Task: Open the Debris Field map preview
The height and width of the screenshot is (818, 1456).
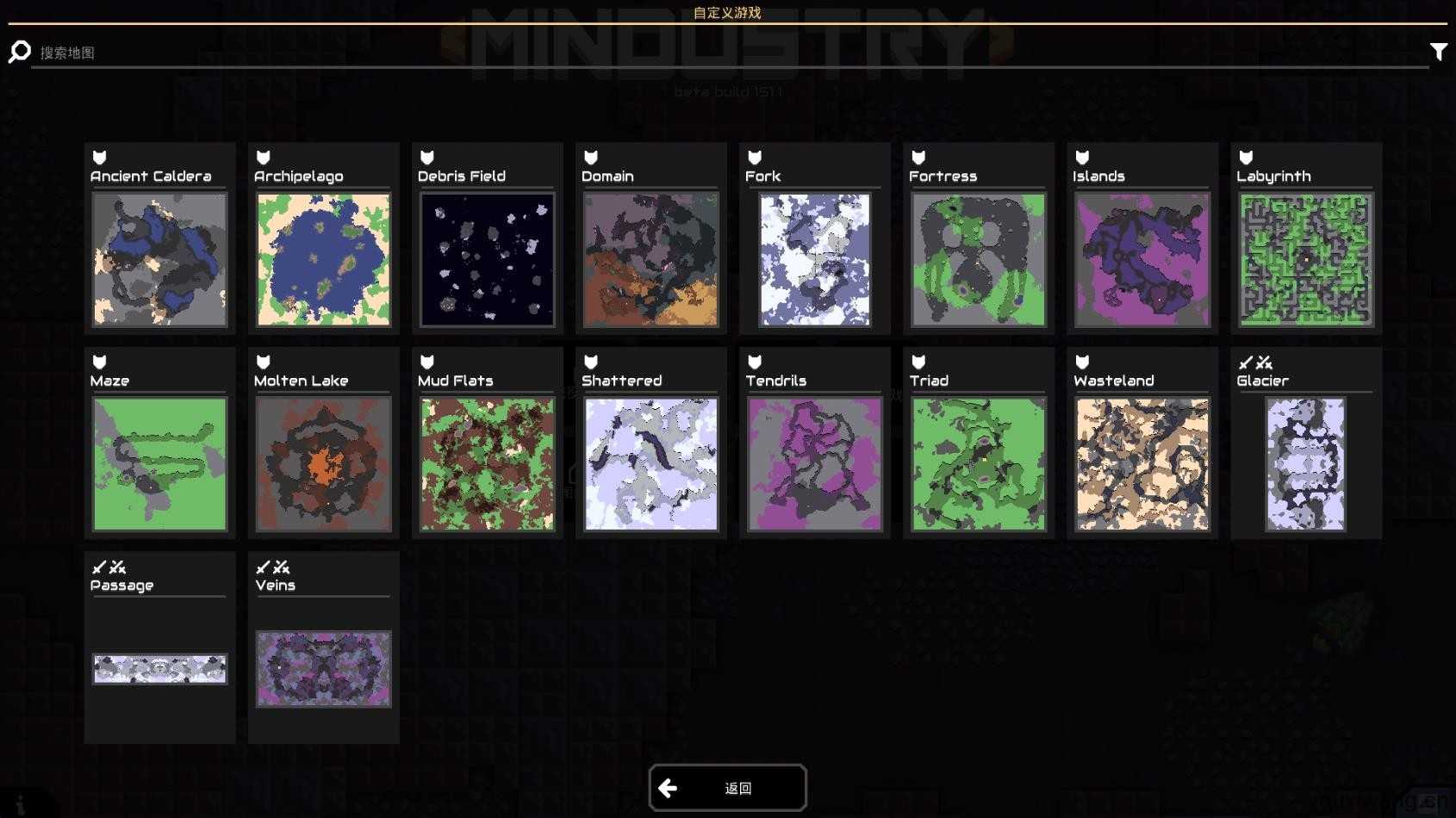Action: click(487, 258)
